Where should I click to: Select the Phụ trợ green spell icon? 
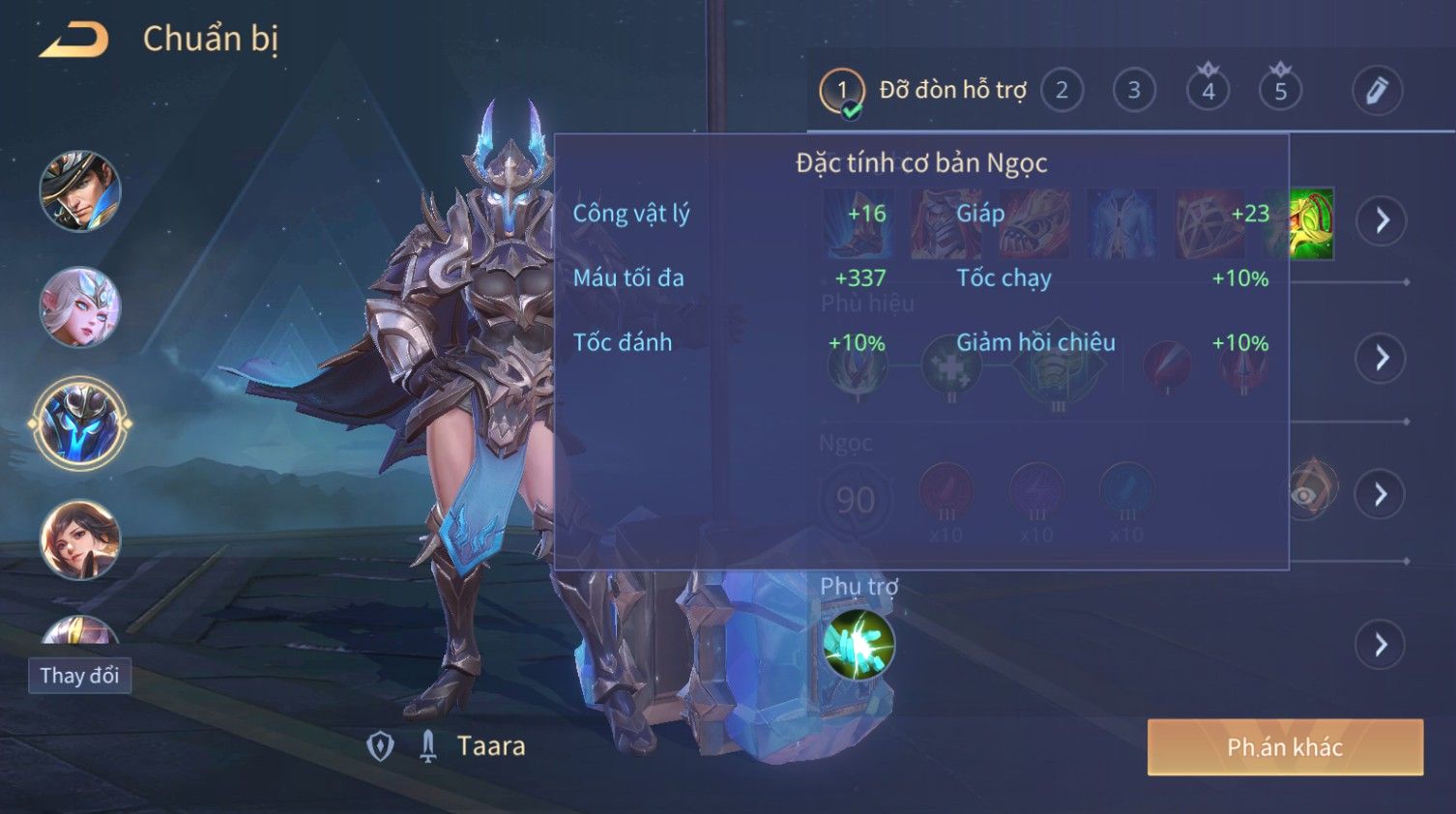tap(859, 645)
